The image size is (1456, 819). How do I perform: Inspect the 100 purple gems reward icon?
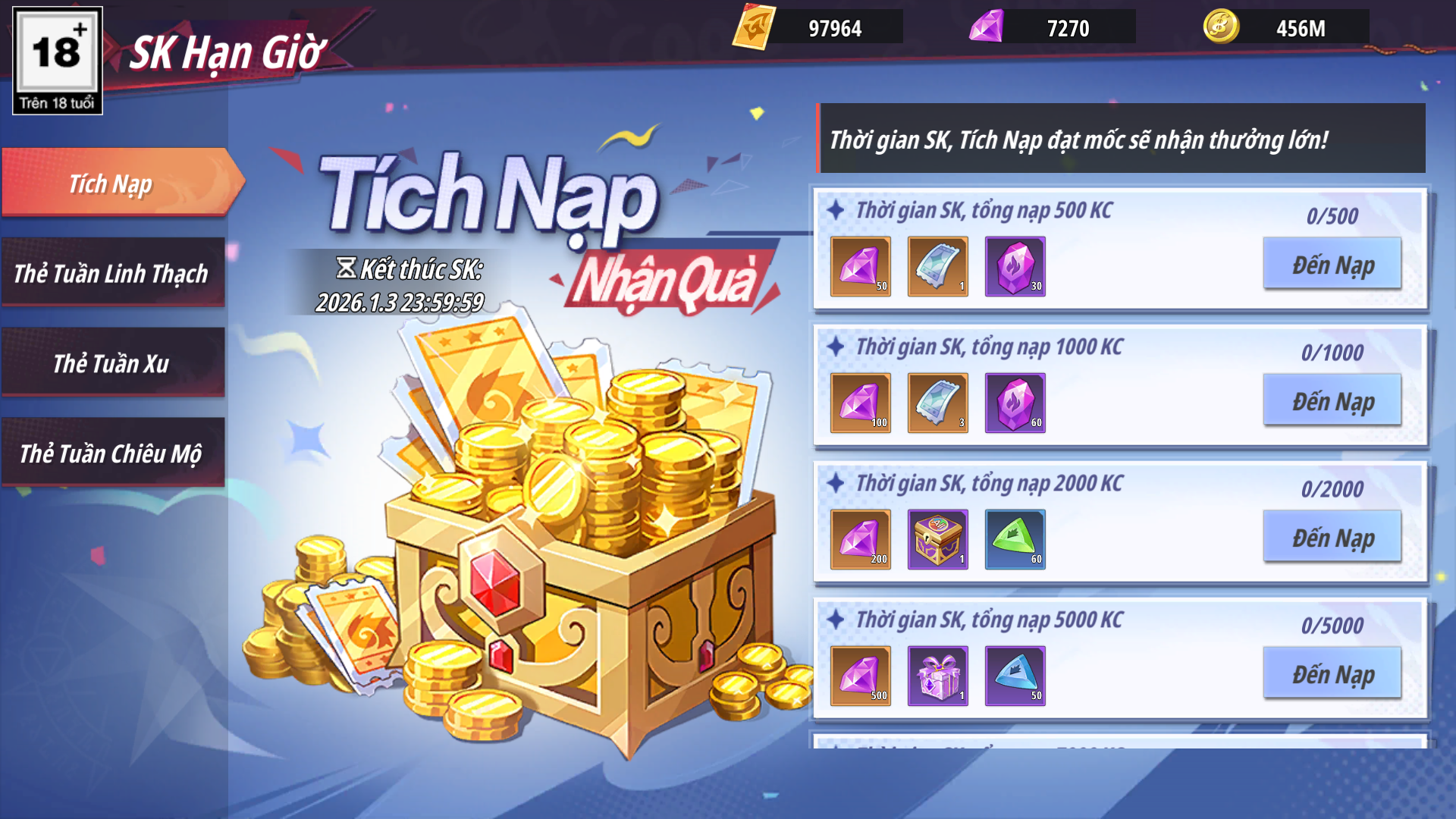click(x=860, y=403)
